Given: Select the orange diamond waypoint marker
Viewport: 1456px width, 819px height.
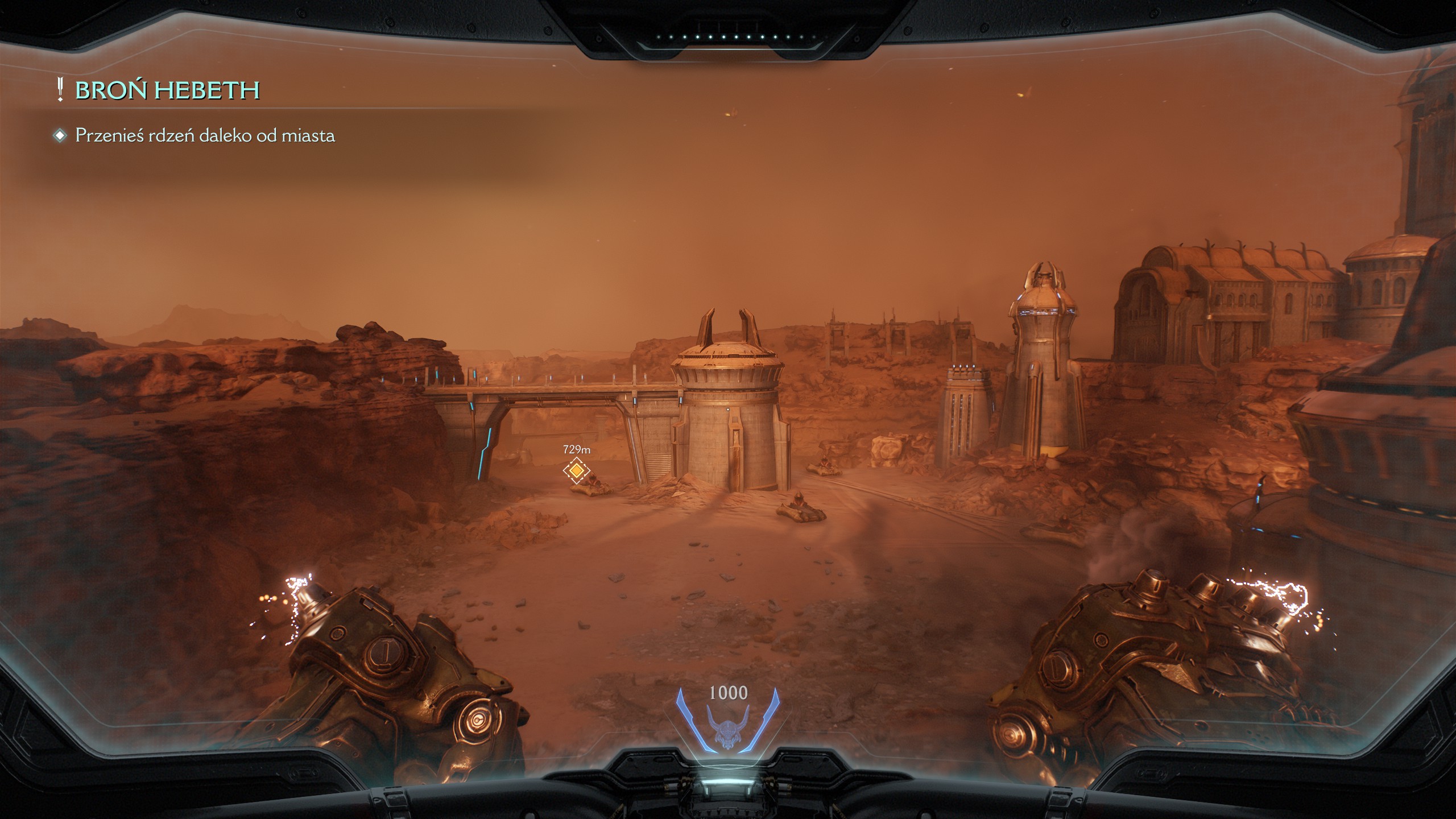Looking at the screenshot, I should point(576,470).
